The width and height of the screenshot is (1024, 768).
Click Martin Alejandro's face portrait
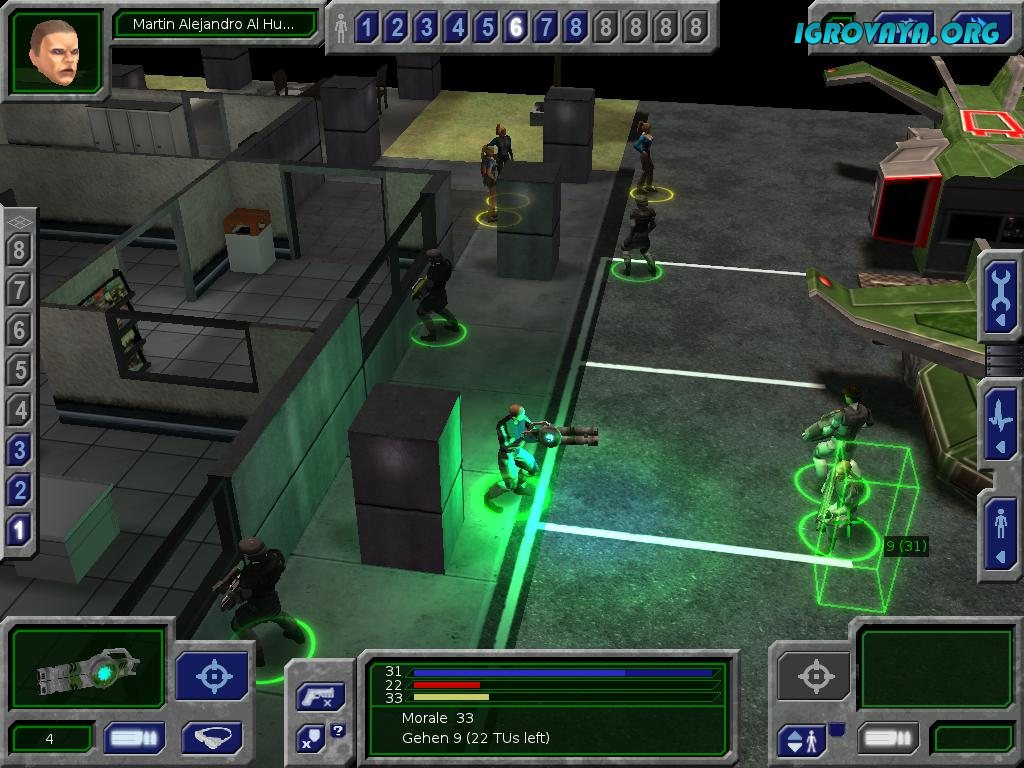point(55,51)
